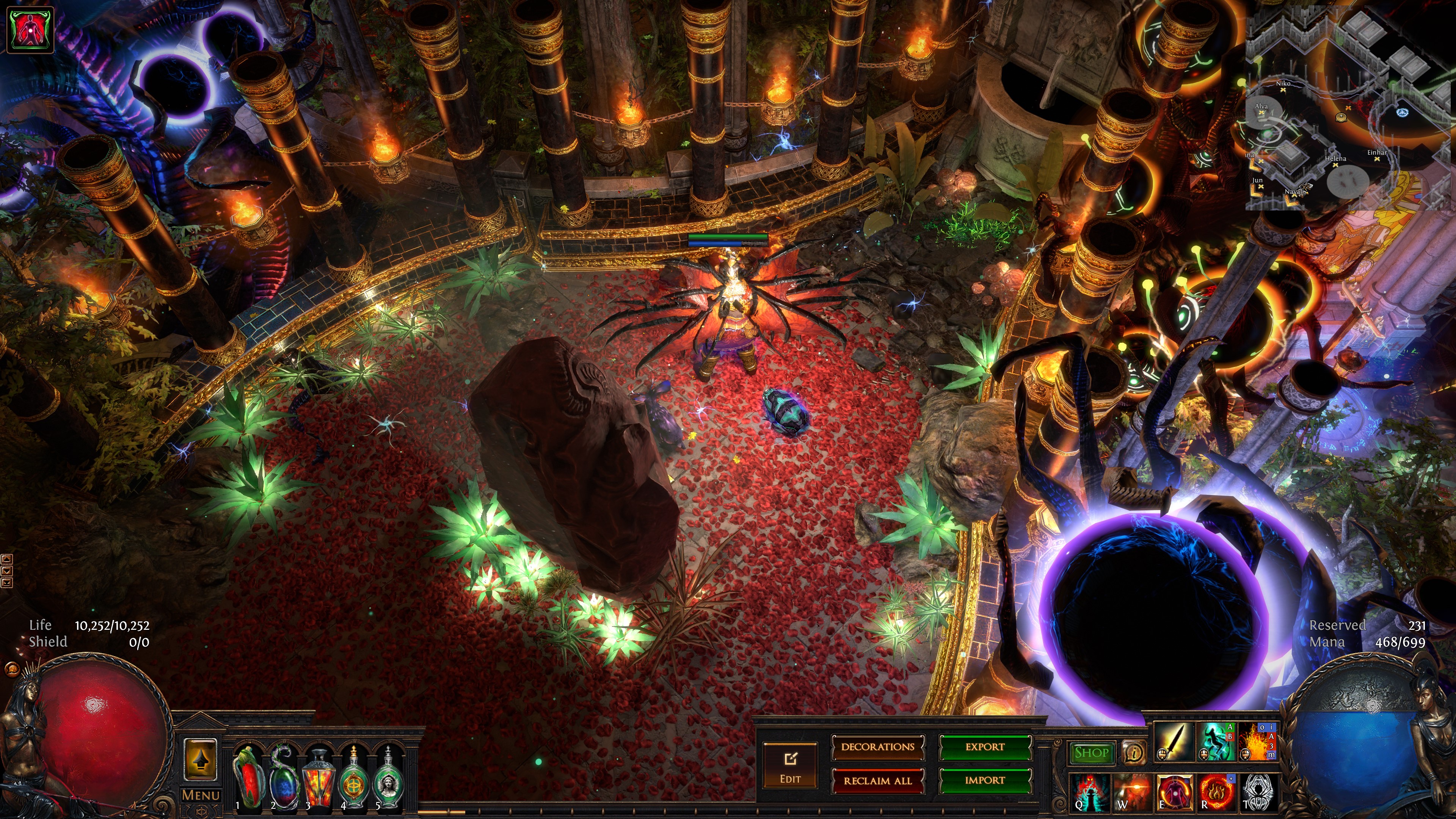Click the Reclaim All button

877,781
